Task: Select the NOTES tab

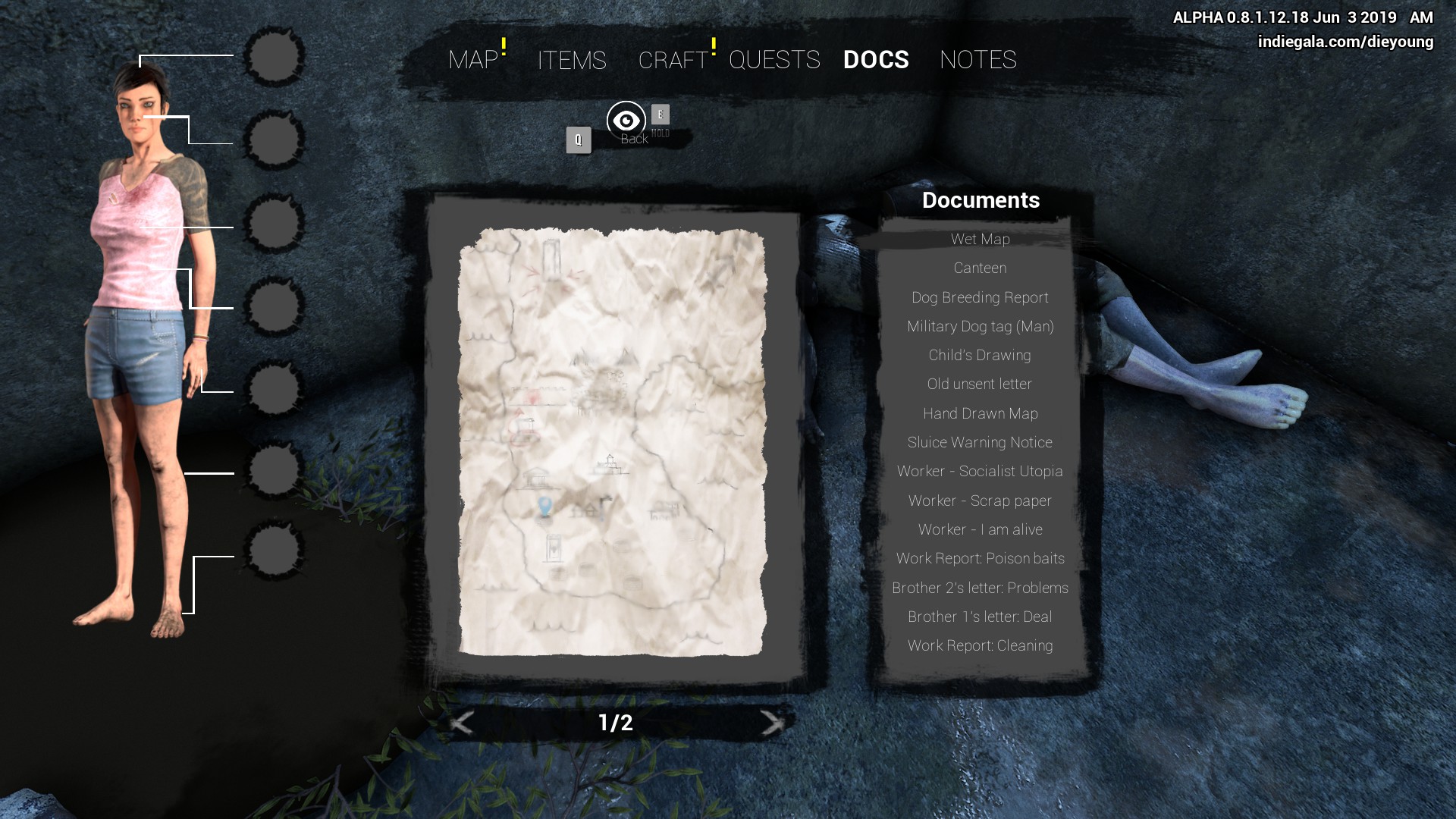Action: click(977, 60)
